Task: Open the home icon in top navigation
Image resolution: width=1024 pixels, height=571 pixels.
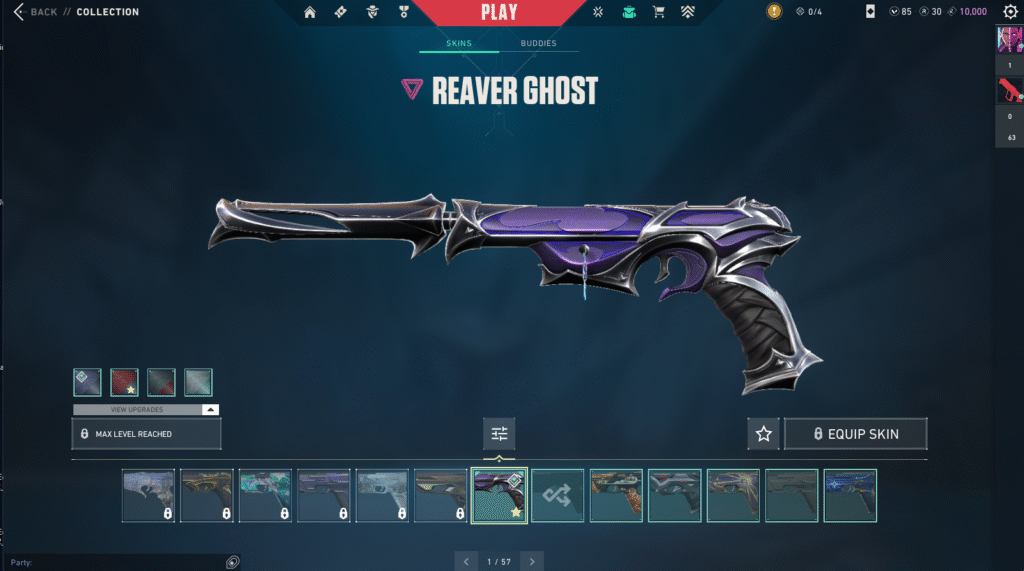Action: click(x=310, y=12)
